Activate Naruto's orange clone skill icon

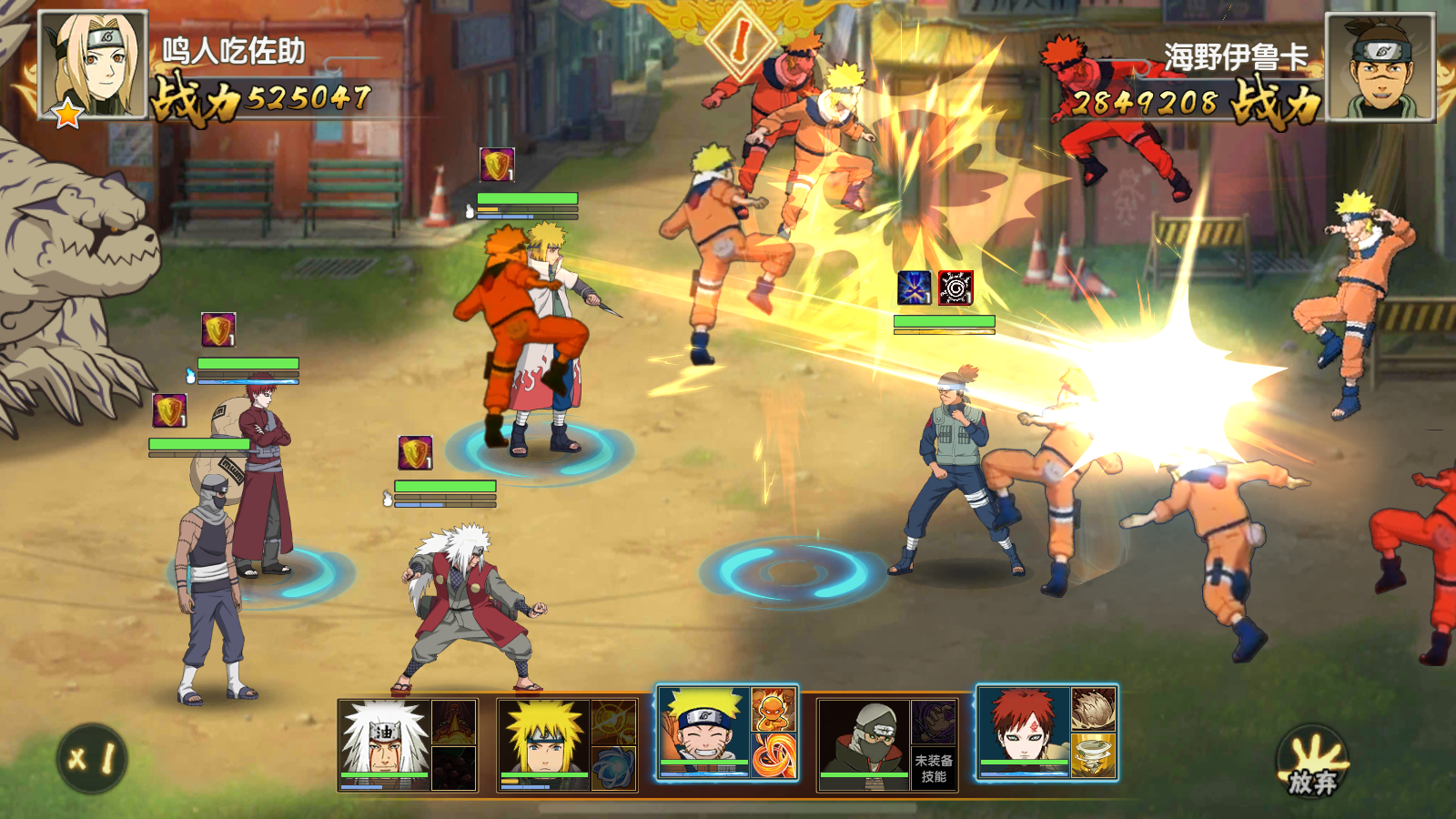click(x=773, y=710)
